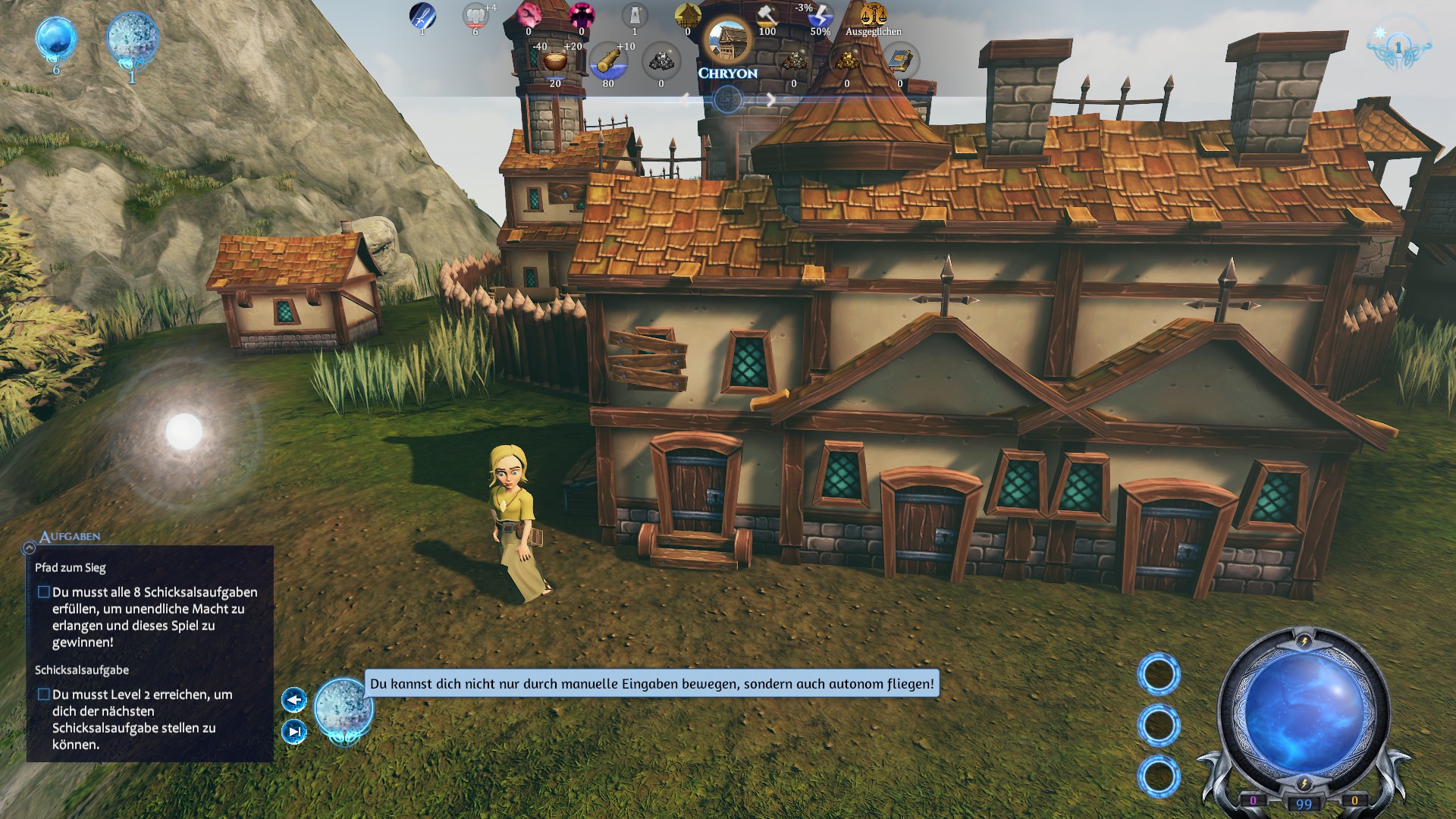Click the blue orb showing 6
The height and width of the screenshot is (819, 1456).
[x=56, y=39]
